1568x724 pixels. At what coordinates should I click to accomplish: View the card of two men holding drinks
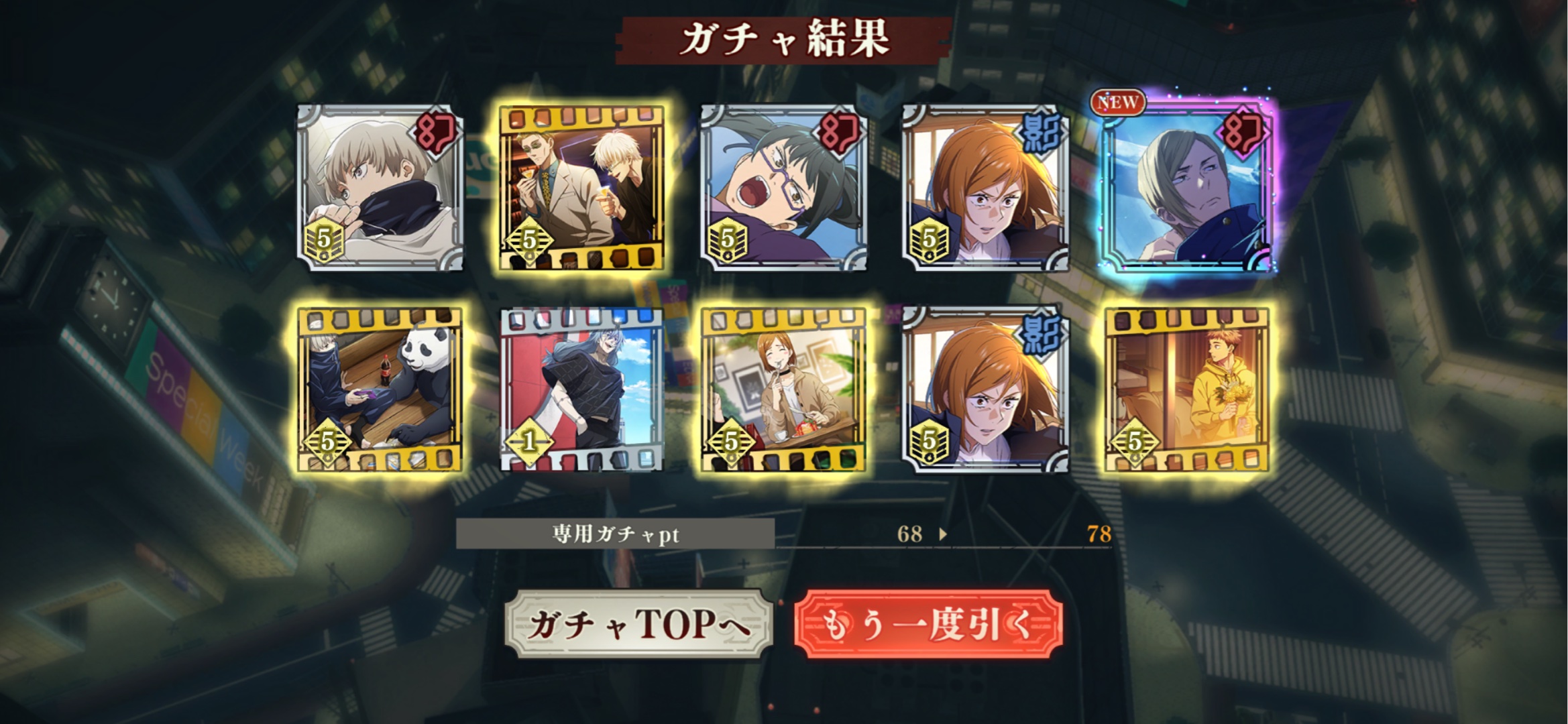coord(582,188)
